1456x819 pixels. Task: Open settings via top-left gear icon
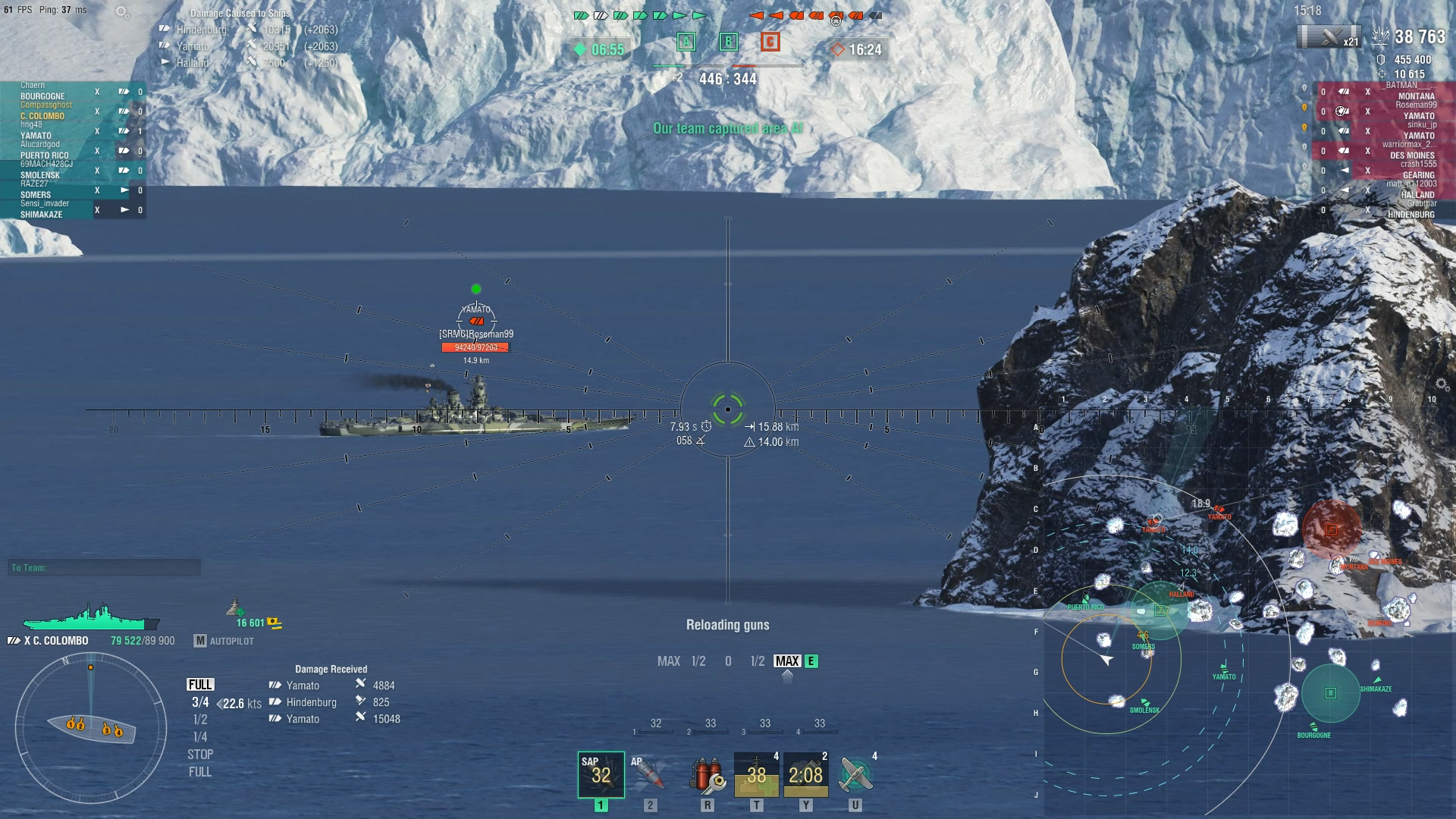[121, 11]
